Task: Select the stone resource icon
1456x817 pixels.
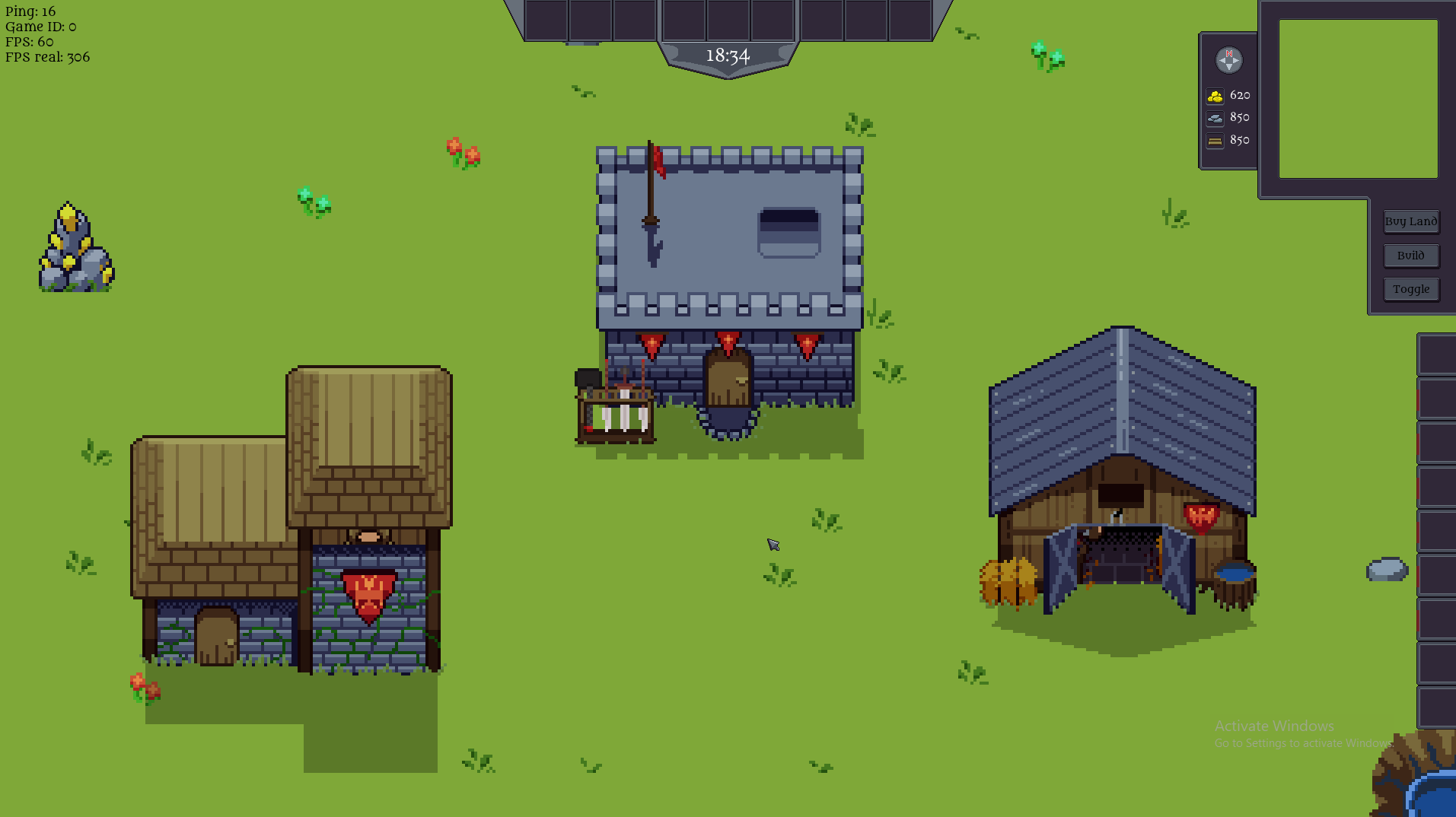Action: click(1214, 118)
